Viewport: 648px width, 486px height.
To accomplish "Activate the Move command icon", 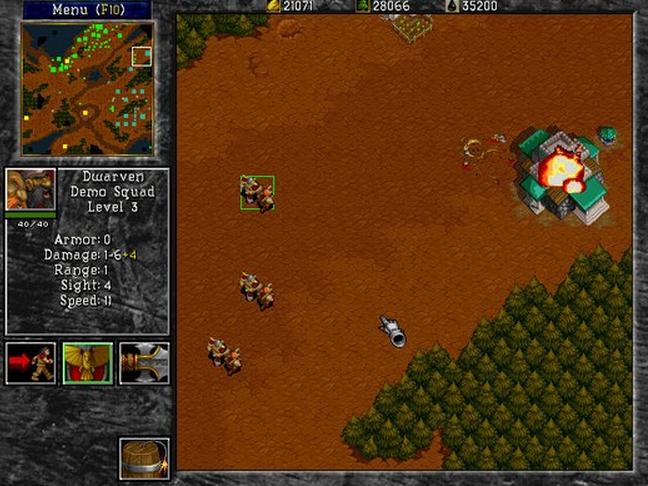I will [31, 363].
